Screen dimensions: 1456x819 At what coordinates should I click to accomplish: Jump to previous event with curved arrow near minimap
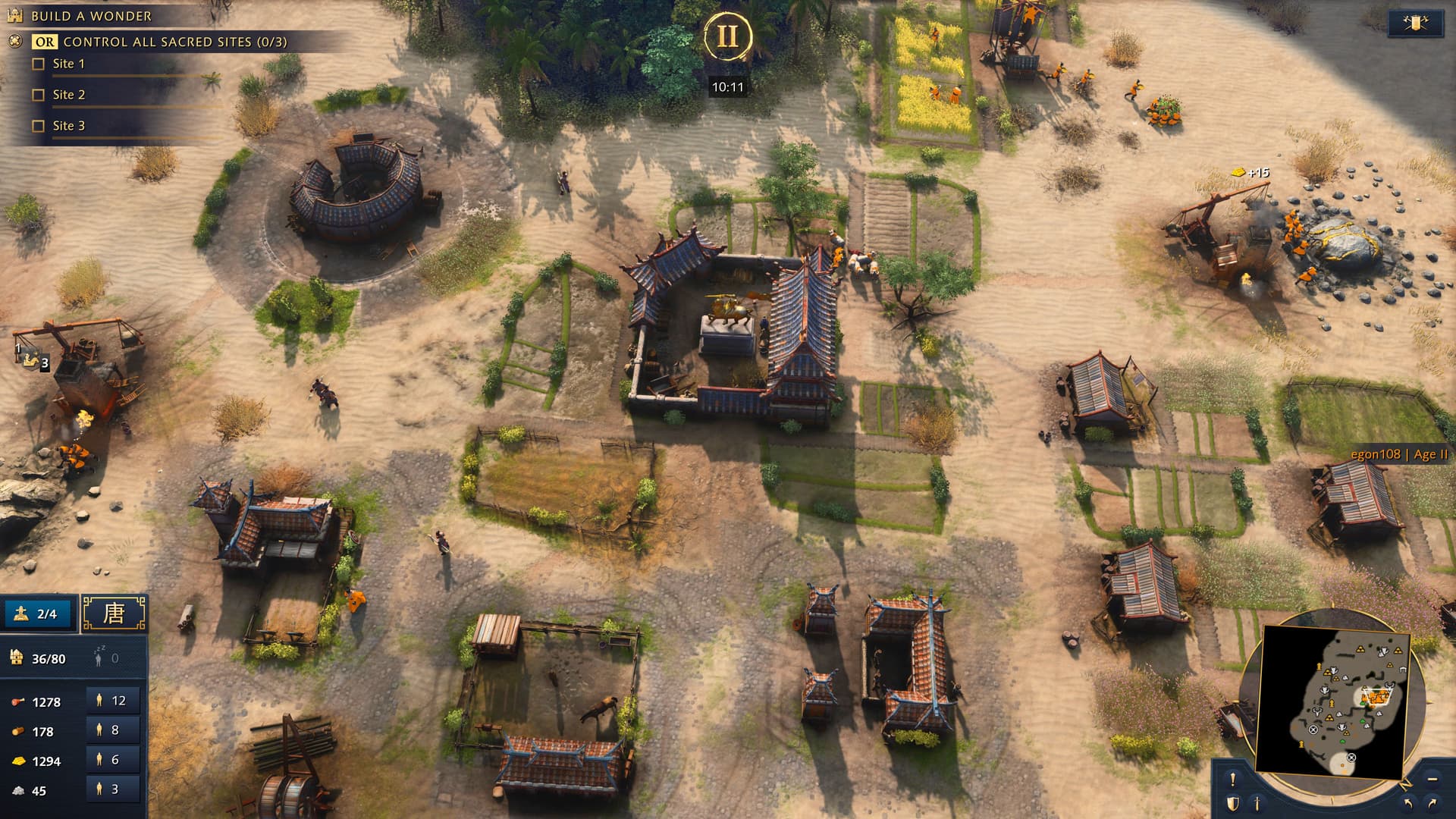pos(1408,804)
